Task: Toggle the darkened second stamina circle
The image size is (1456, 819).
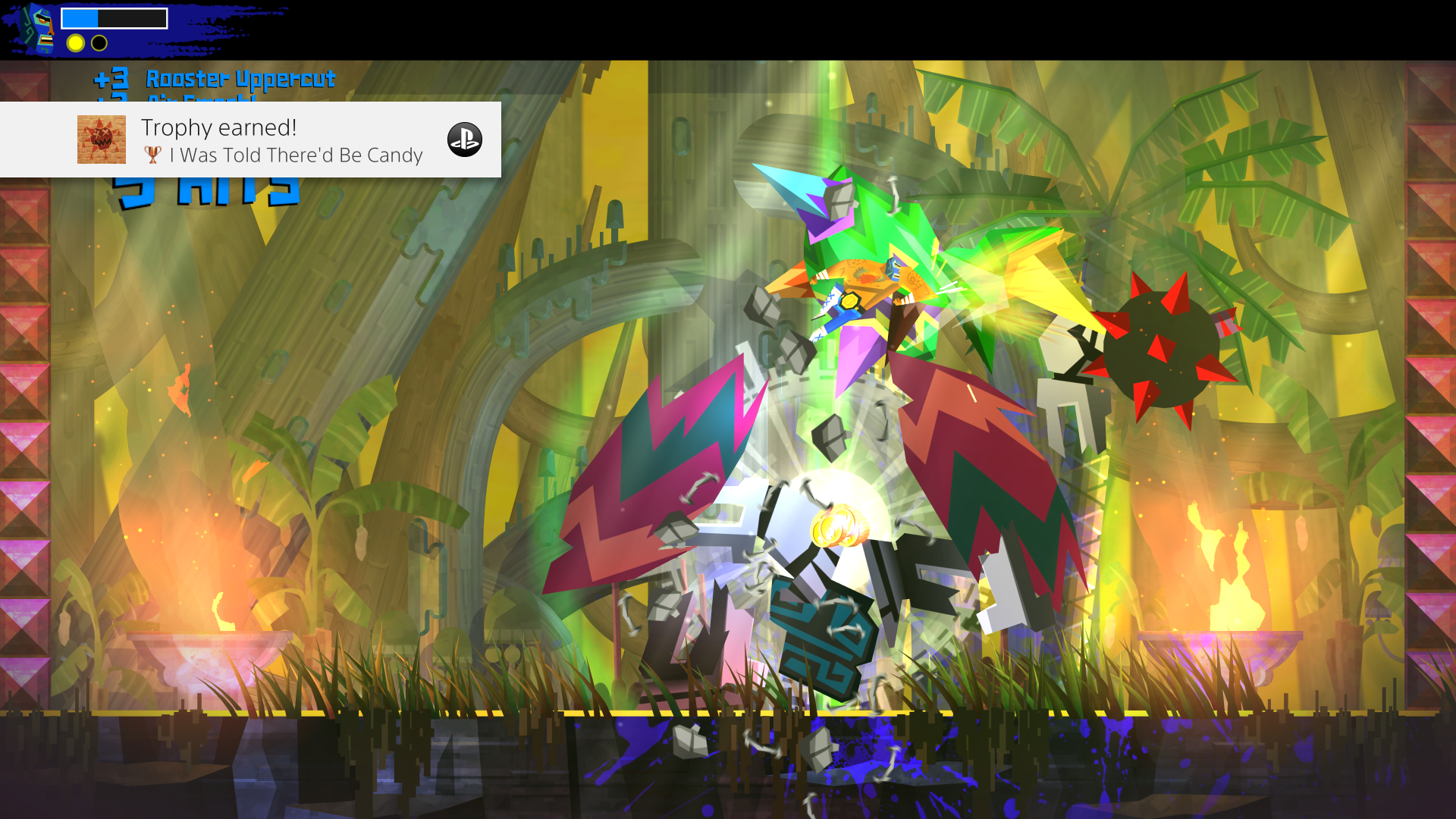Action: tap(98, 43)
